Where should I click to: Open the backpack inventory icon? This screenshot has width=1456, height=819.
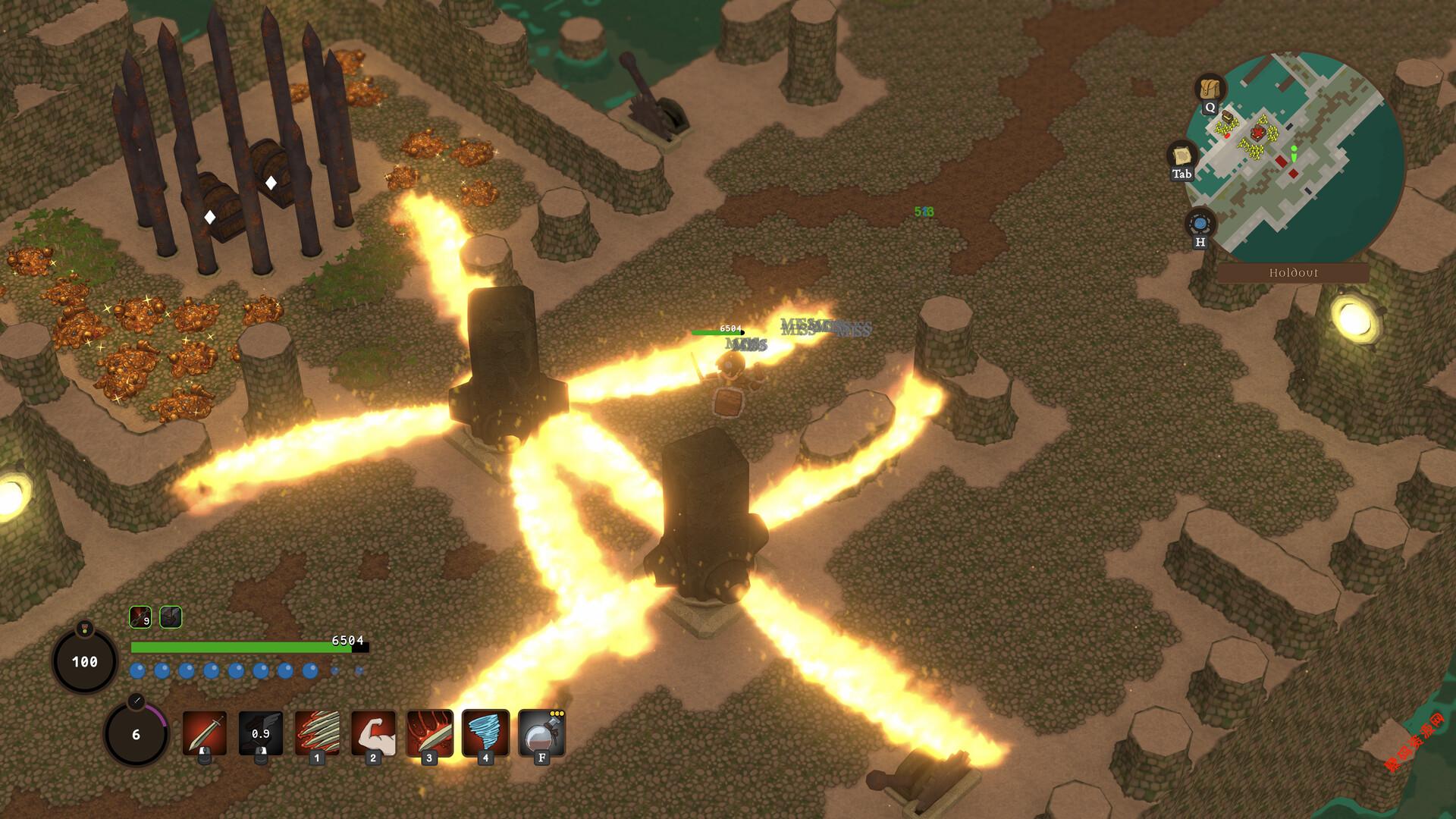1210,89
